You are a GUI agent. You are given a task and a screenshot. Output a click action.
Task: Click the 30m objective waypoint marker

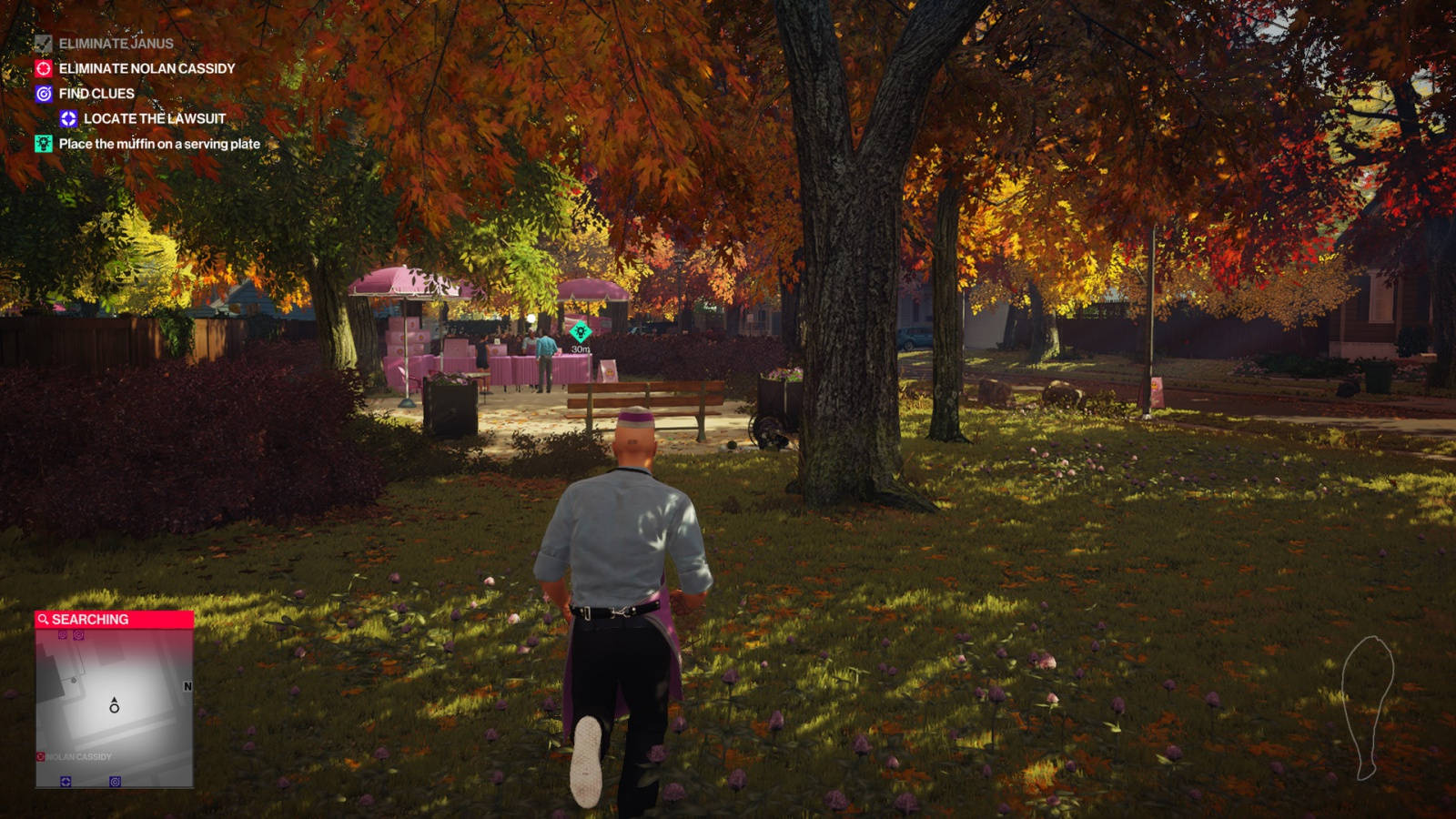click(x=580, y=333)
